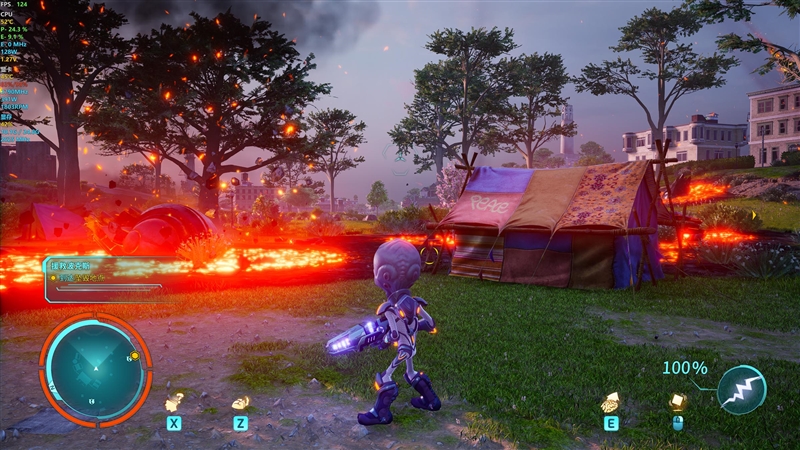Use the glowing cube ability icon
This screenshot has height=450, width=800.
(677, 401)
